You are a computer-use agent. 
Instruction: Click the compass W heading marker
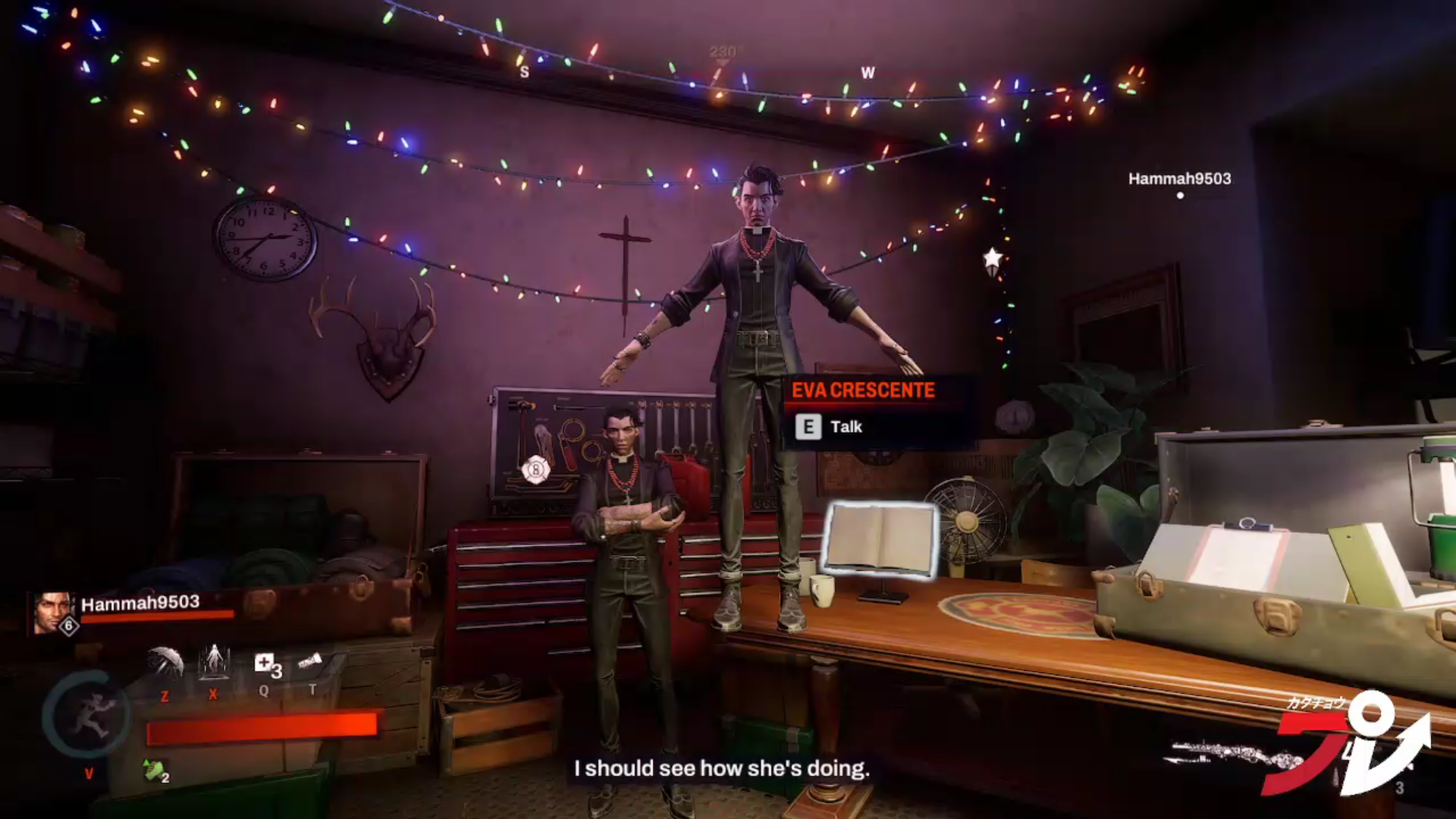868,73
